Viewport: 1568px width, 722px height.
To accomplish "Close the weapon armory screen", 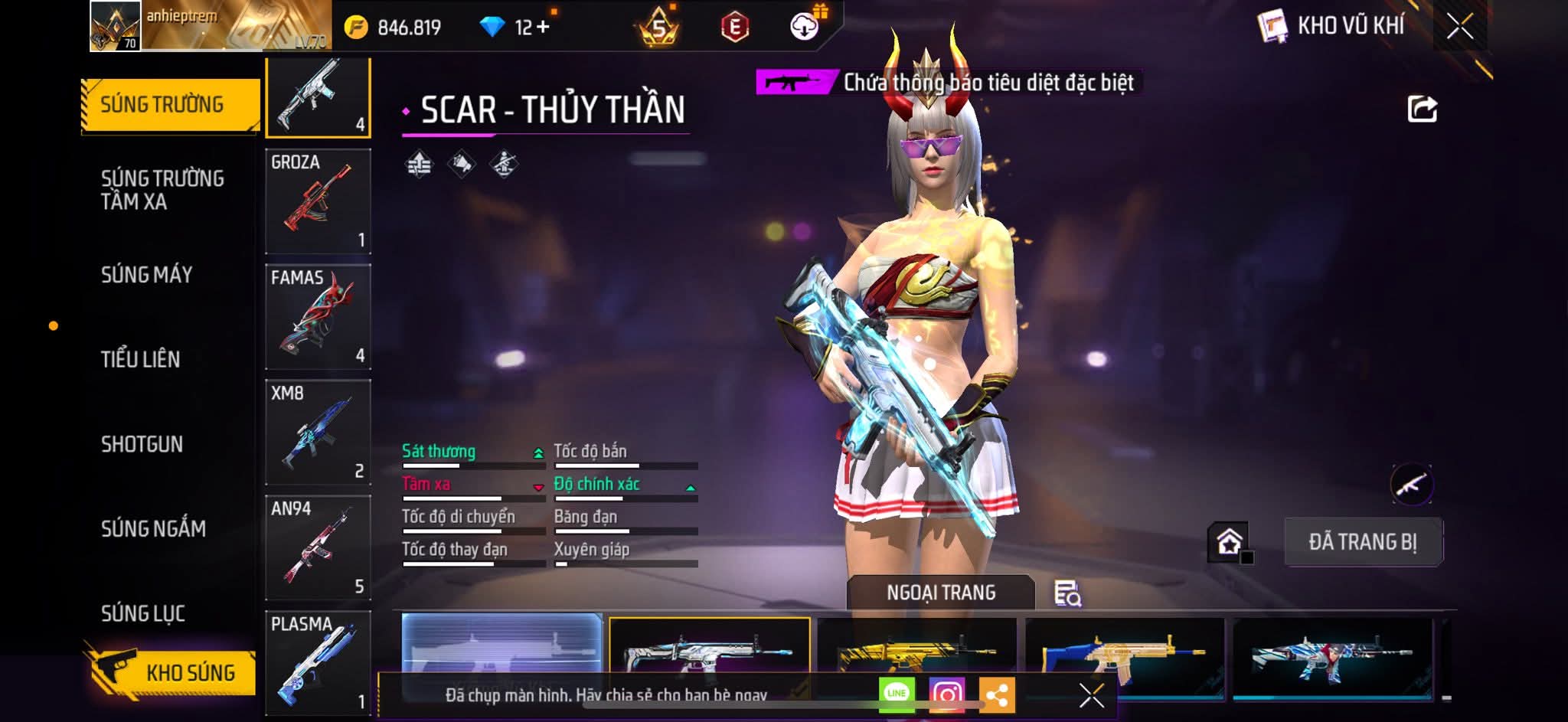I will (x=1459, y=27).
